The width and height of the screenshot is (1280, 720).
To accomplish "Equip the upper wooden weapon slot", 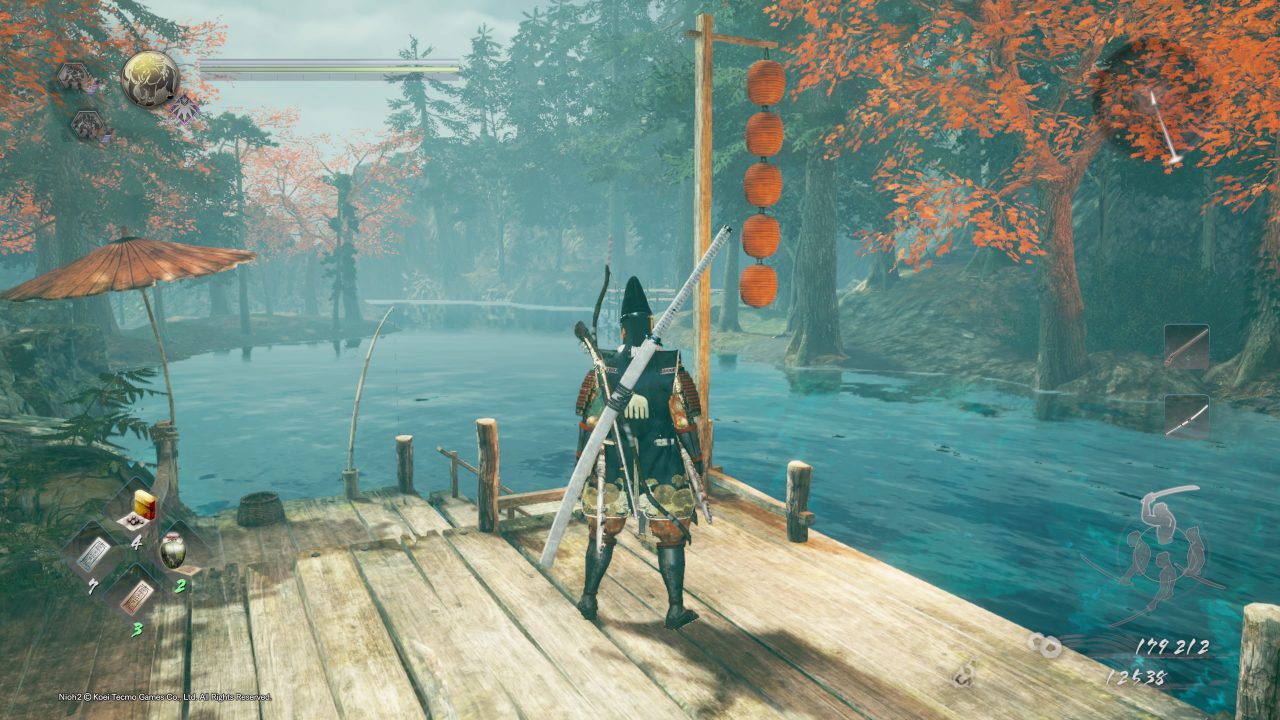I will coord(1186,347).
